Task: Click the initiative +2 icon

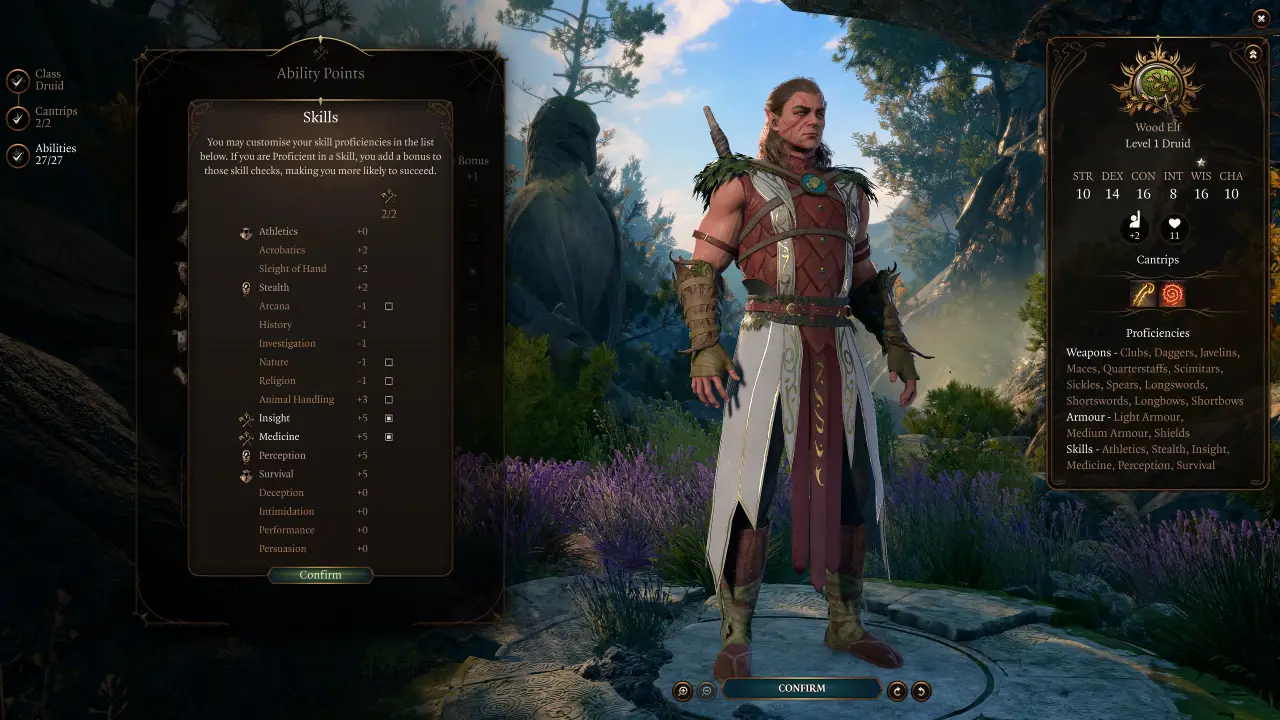Action: click(1135, 228)
